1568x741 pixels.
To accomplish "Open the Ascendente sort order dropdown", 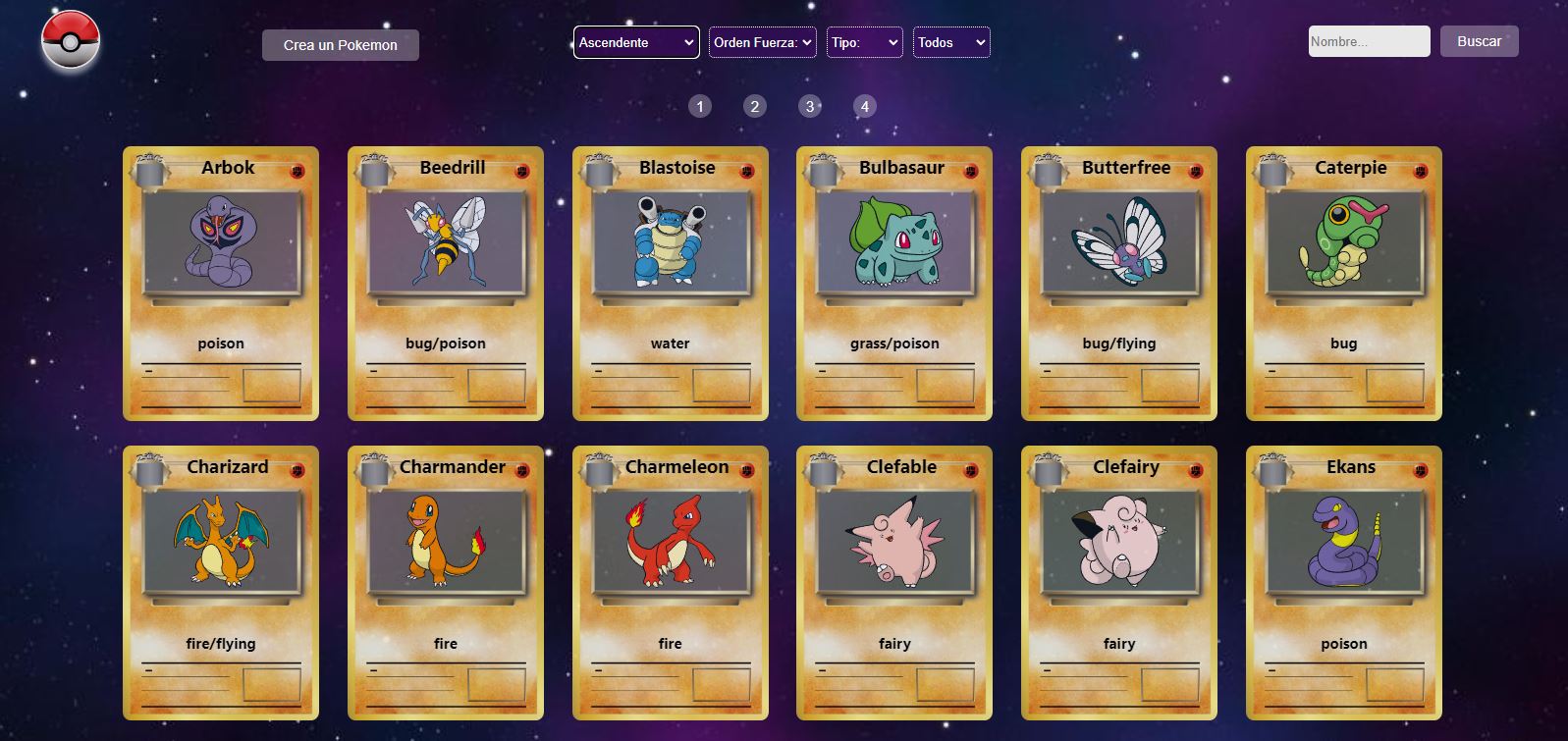I will click(x=635, y=42).
